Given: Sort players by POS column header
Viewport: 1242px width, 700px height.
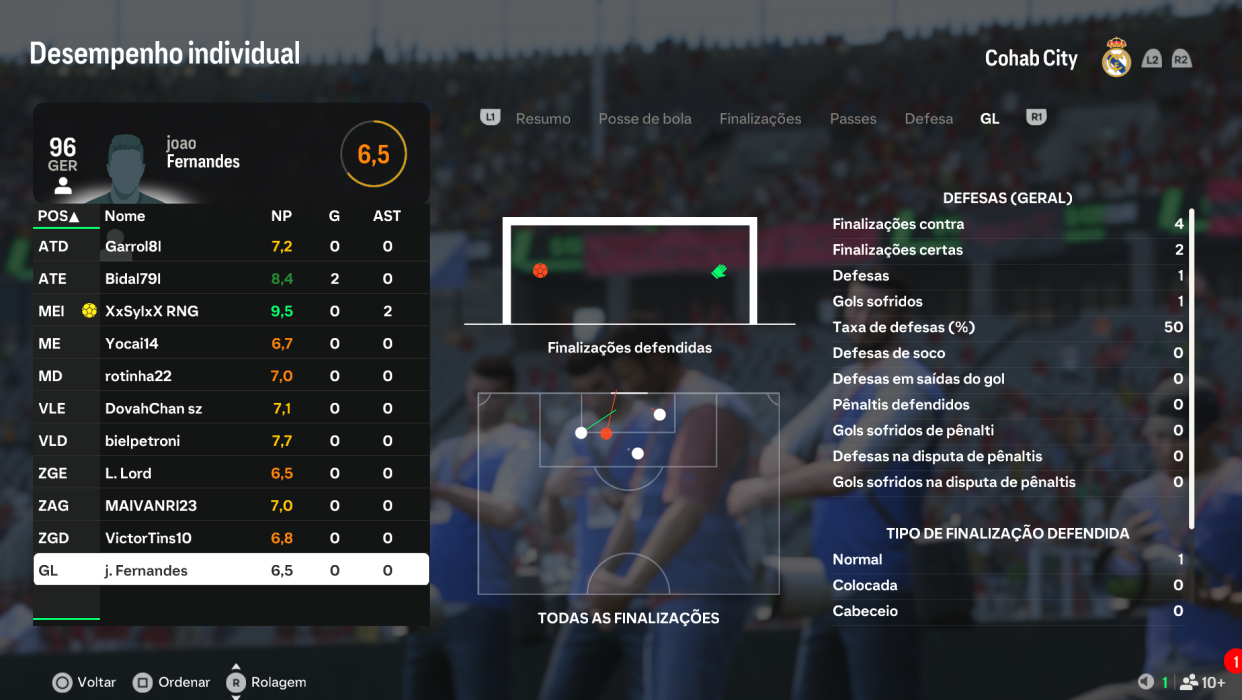Looking at the screenshot, I should [x=59, y=216].
